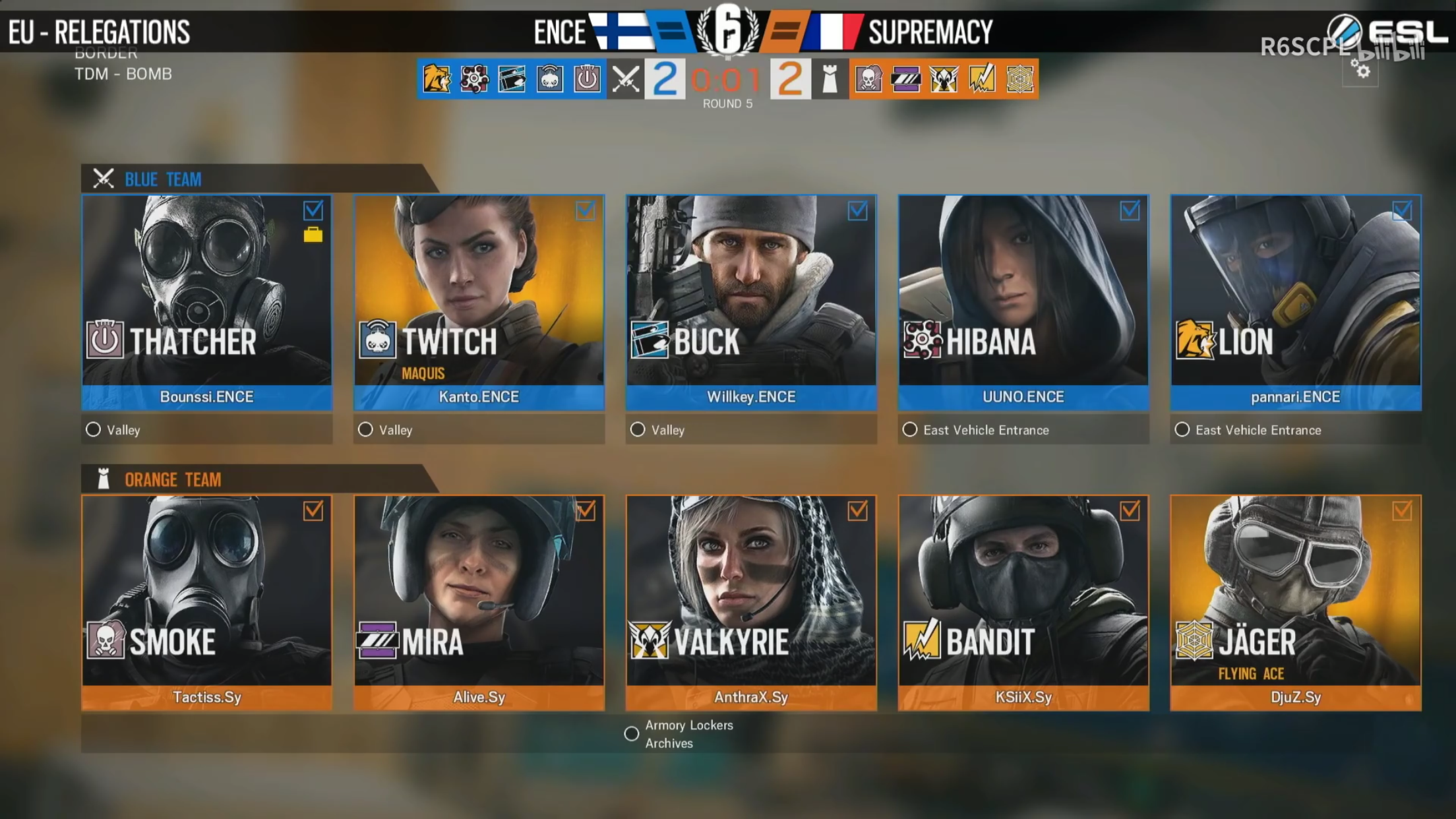Select Hibana's operator portrait
The image size is (1456, 819).
coord(1023,290)
